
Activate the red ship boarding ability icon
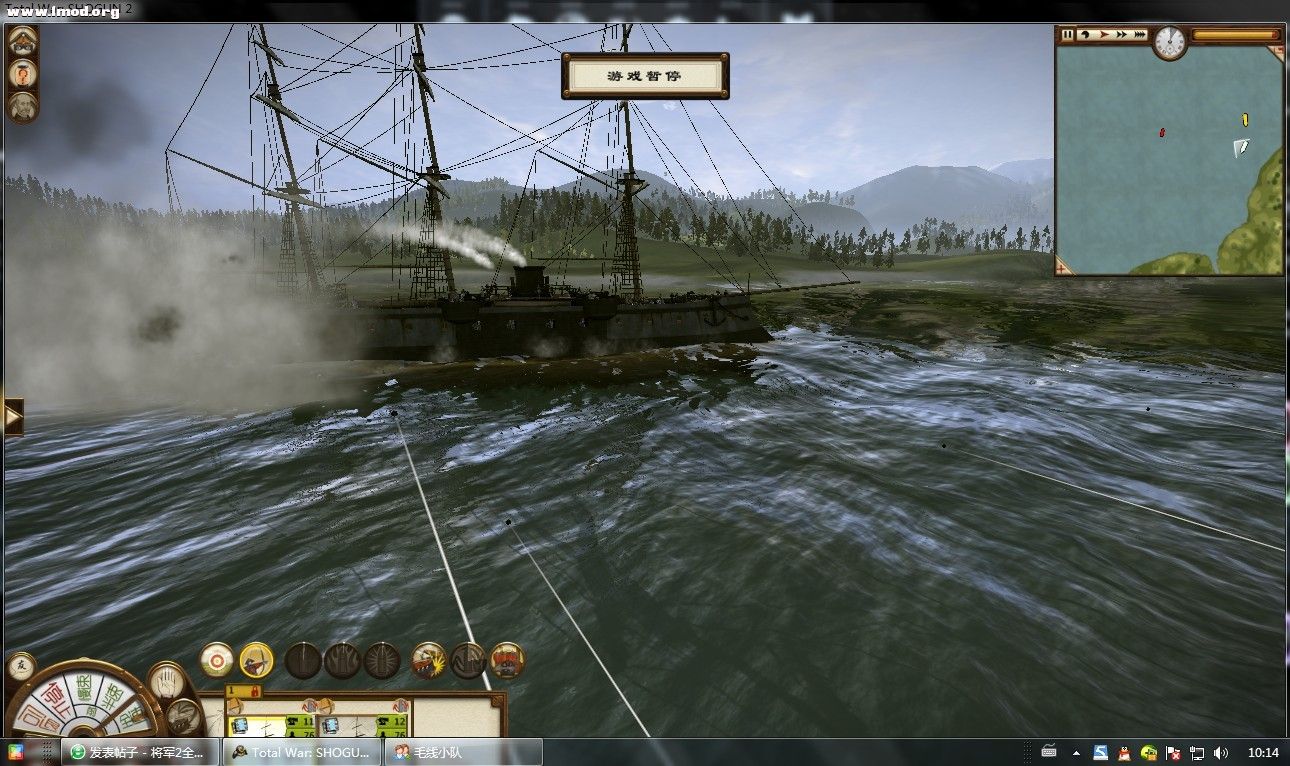tap(507, 660)
